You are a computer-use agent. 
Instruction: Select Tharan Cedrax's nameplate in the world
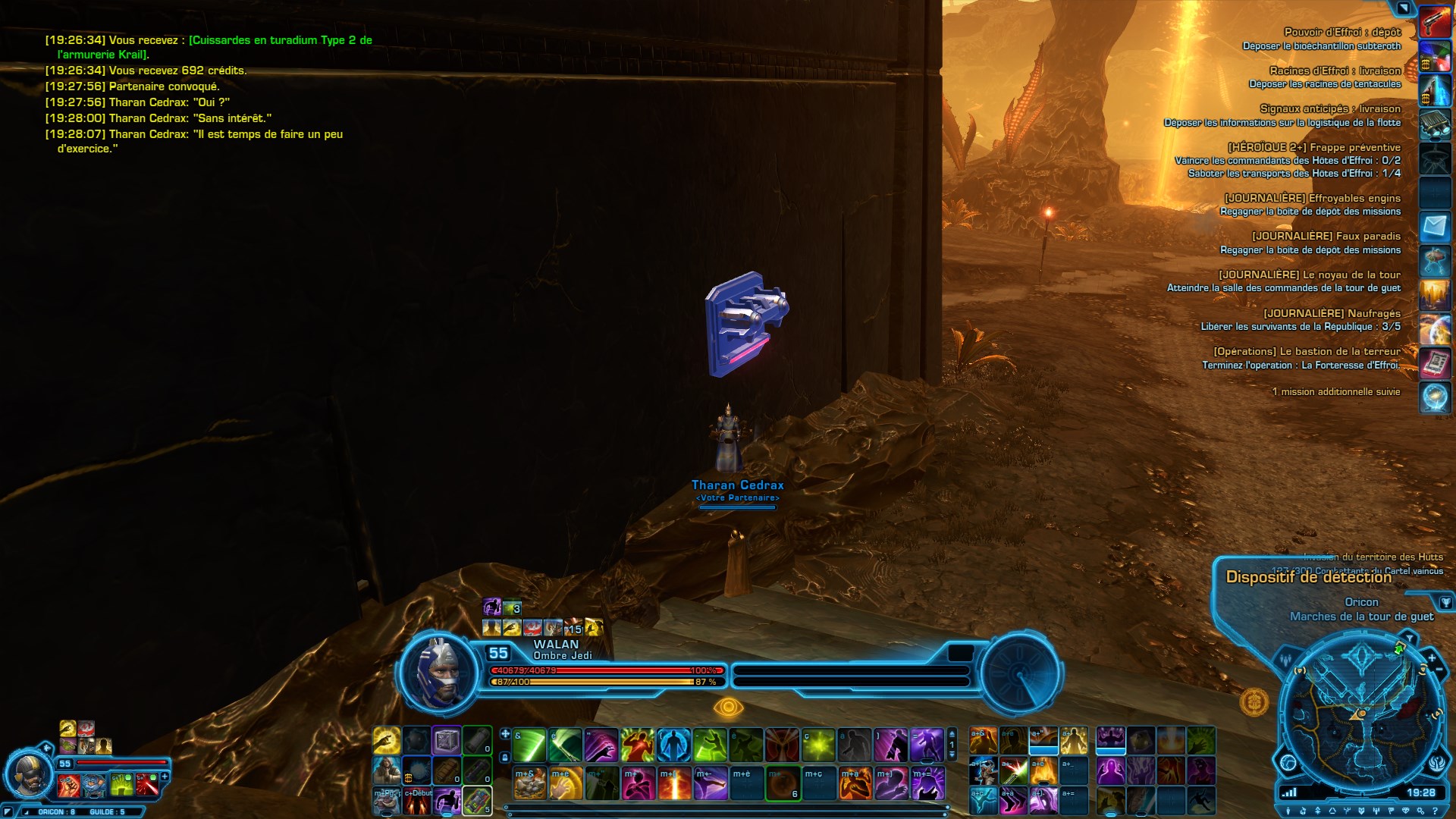tap(739, 484)
